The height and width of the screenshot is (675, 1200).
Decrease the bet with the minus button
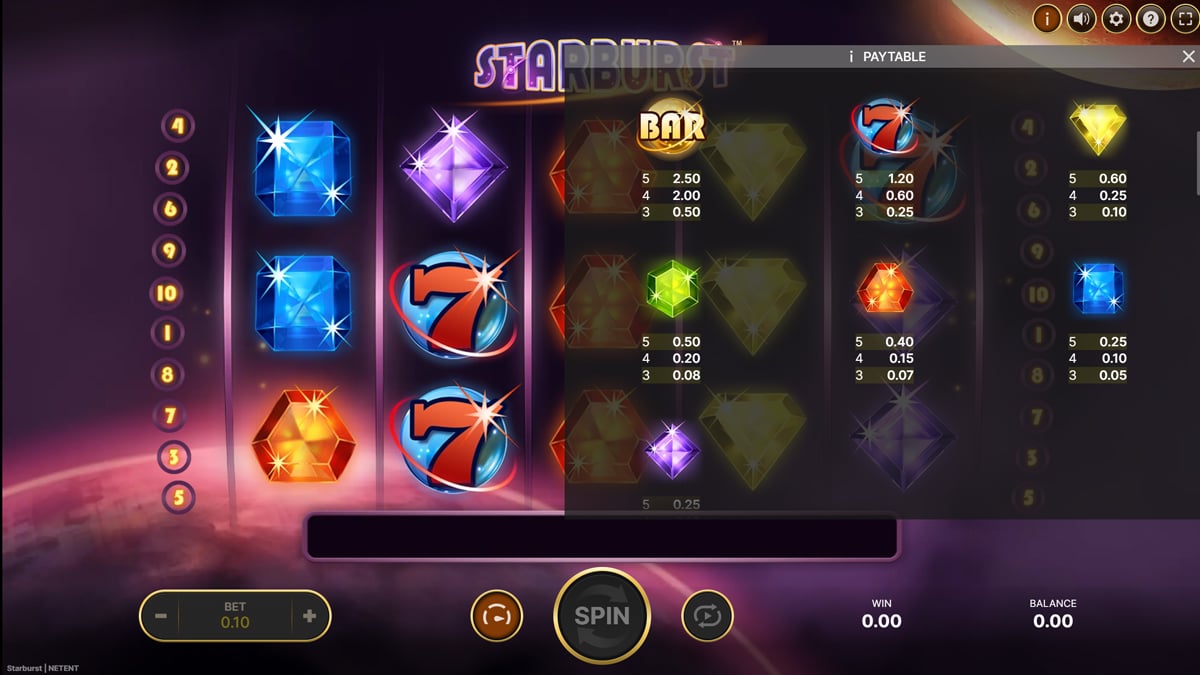point(161,616)
